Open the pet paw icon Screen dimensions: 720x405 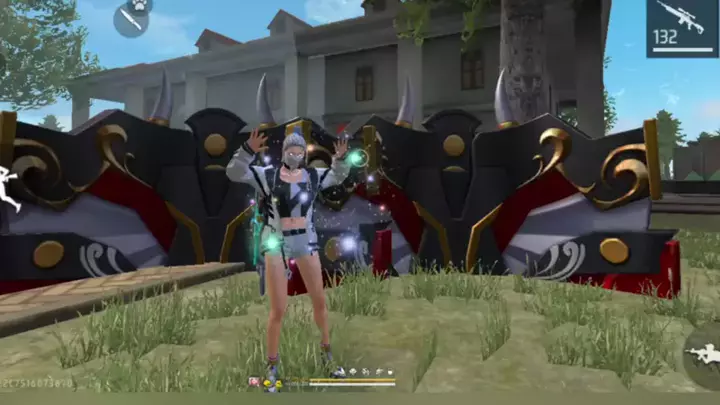(141, 4)
